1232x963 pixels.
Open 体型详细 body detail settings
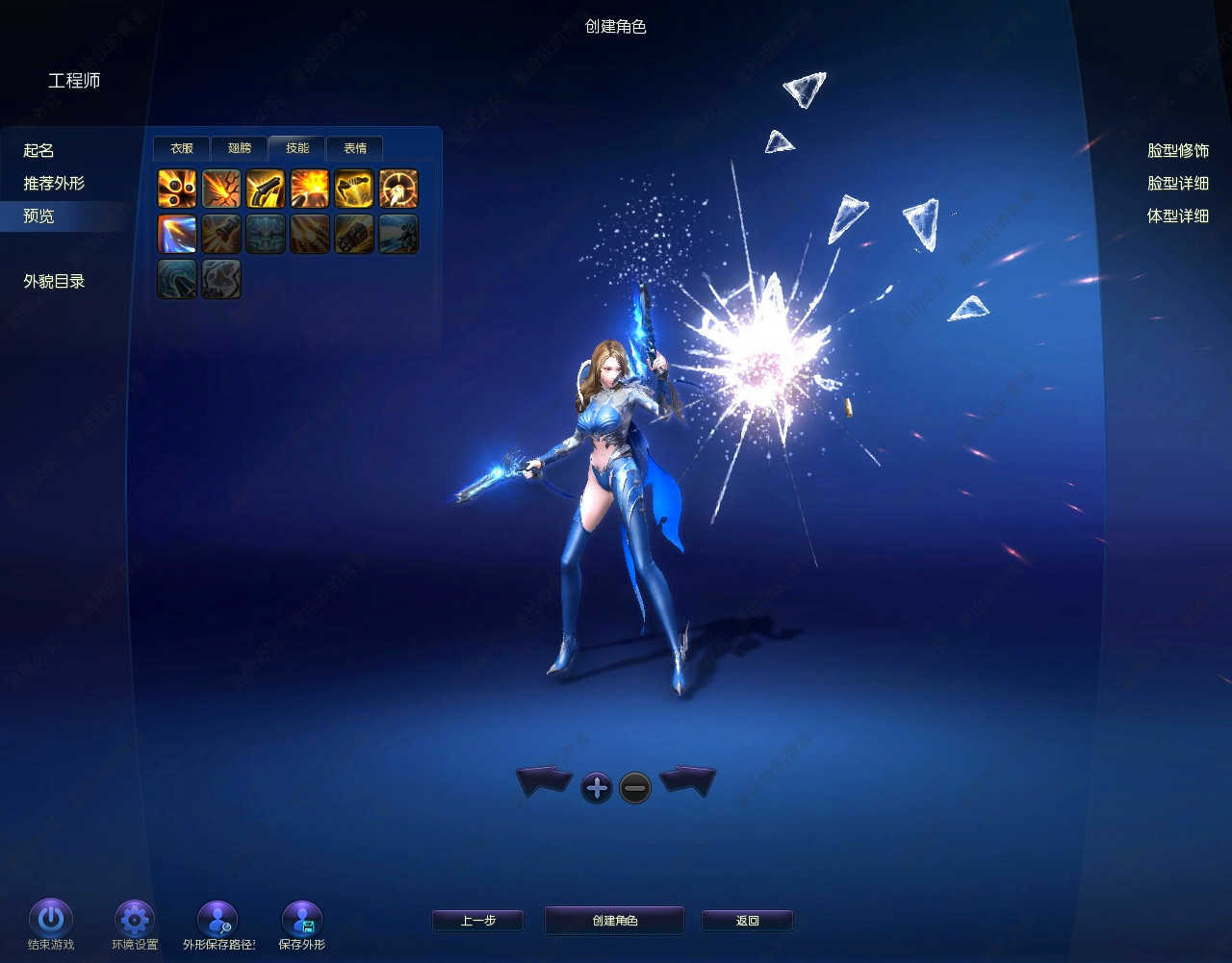1177,216
